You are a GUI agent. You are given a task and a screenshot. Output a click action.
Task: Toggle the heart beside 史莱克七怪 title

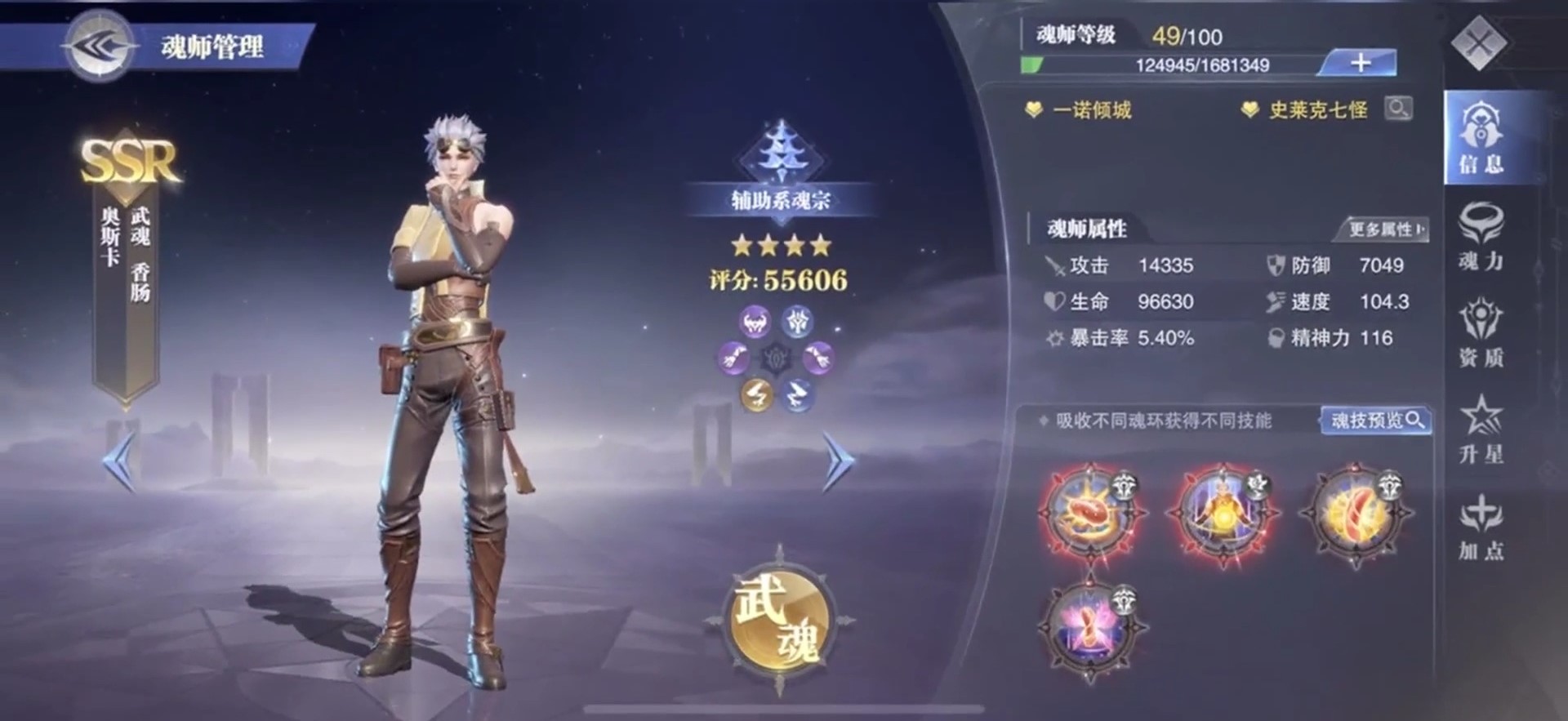tap(1249, 107)
